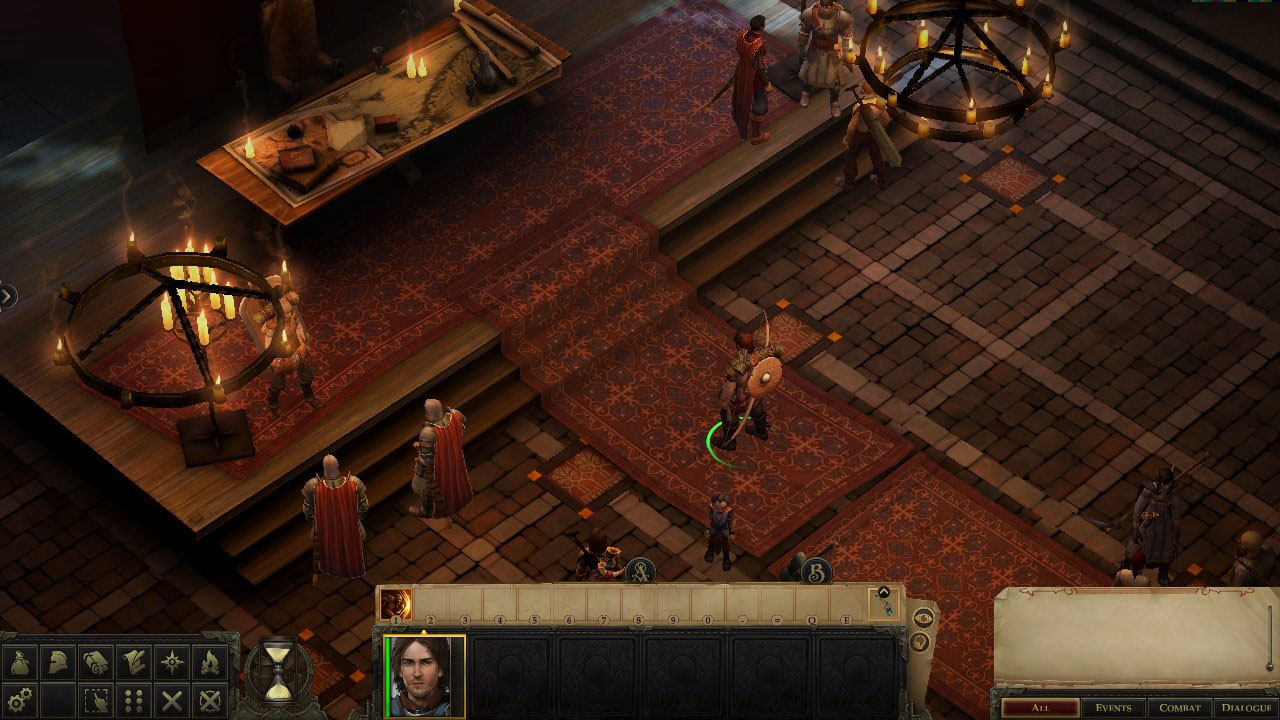Screen dimensions: 1280x720
Task: Switch to the Combat log tab
Action: click(1180, 708)
